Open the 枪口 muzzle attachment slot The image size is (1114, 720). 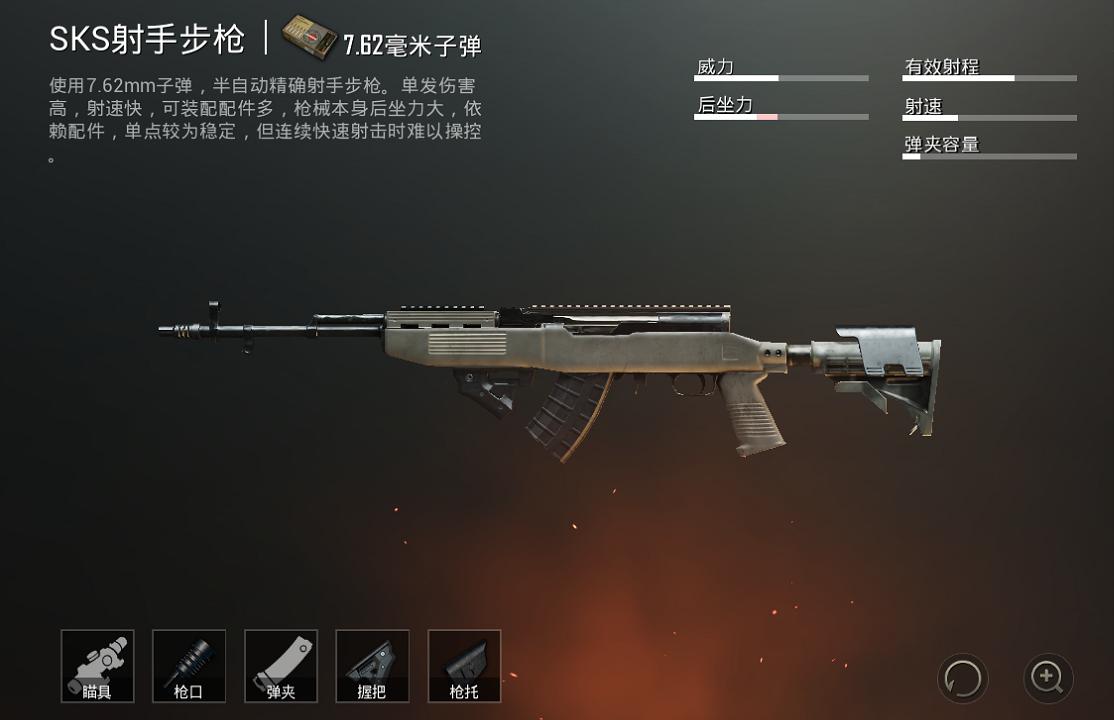coord(189,665)
